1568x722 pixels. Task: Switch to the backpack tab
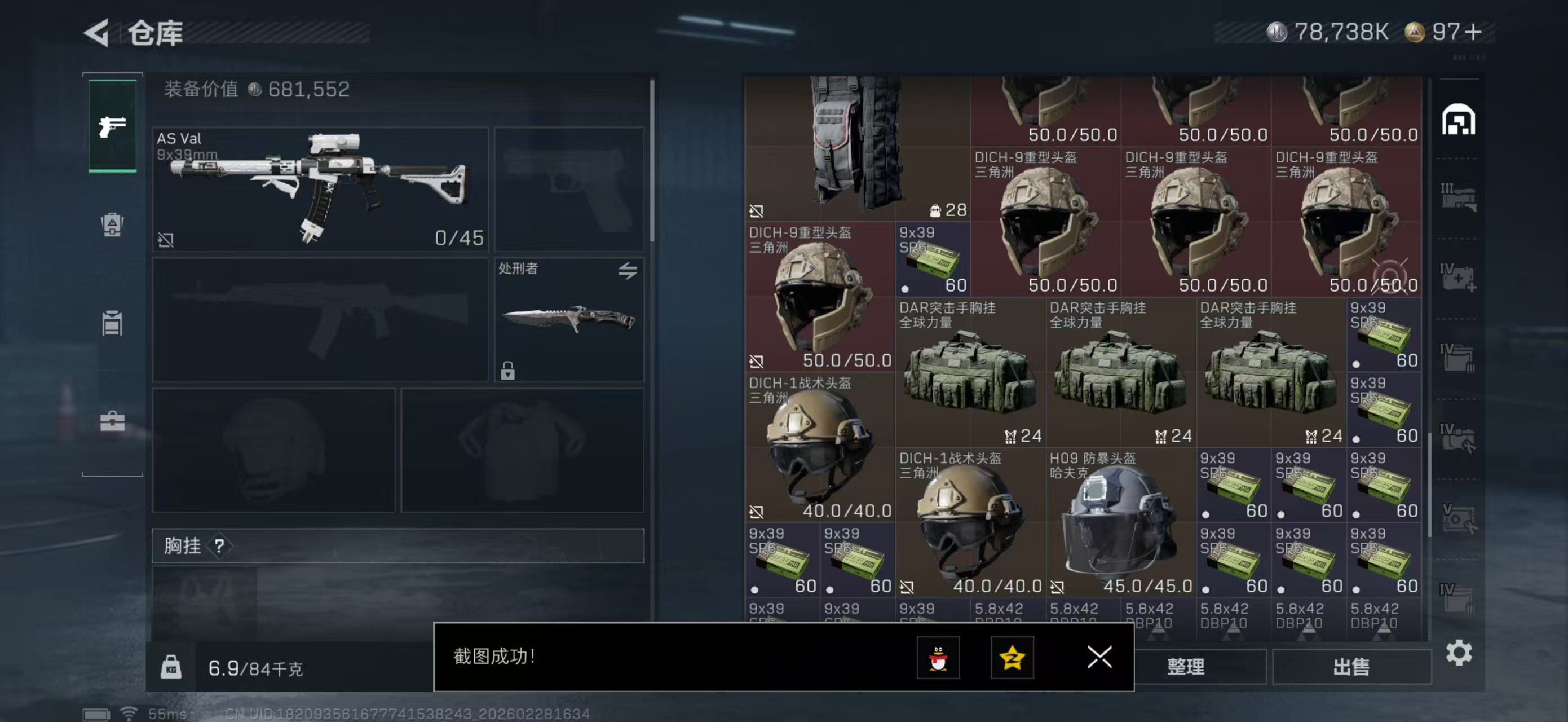pos(113,224)
